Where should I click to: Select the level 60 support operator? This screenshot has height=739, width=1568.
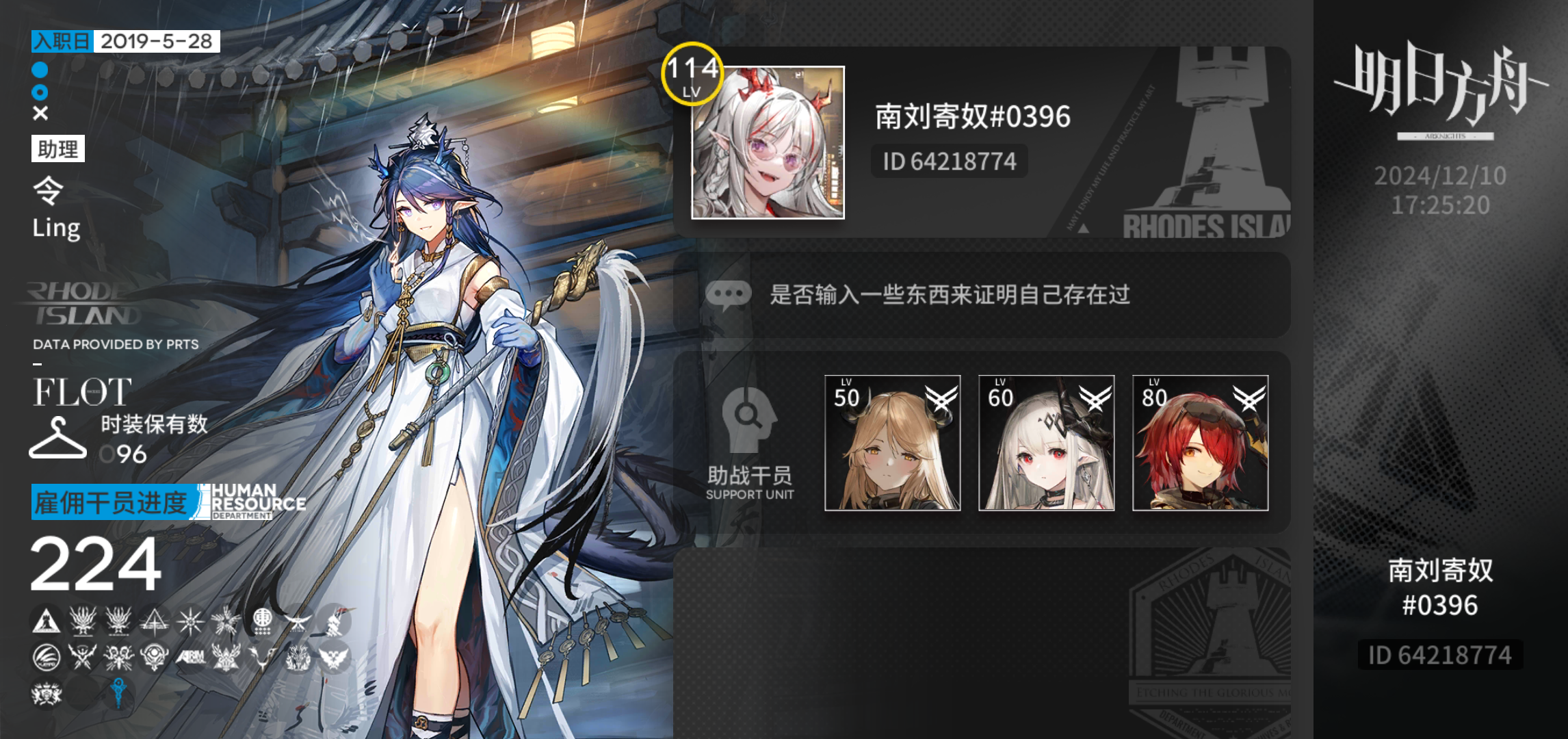click(1045, 445)
